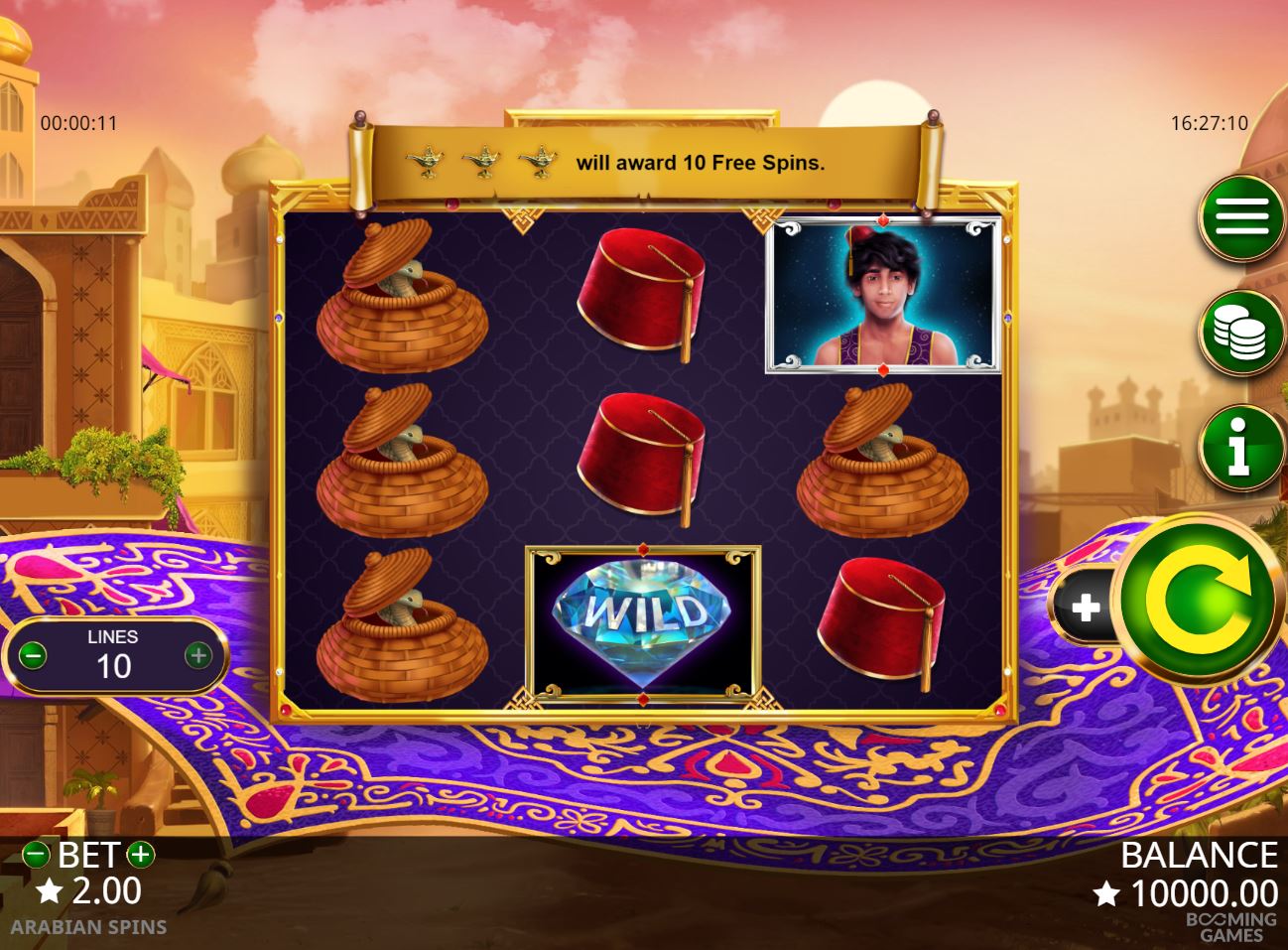Increase lines with the green plus
Image resolution: width=1288 pixels, height=950 pixels.
(x=197, y=656)
